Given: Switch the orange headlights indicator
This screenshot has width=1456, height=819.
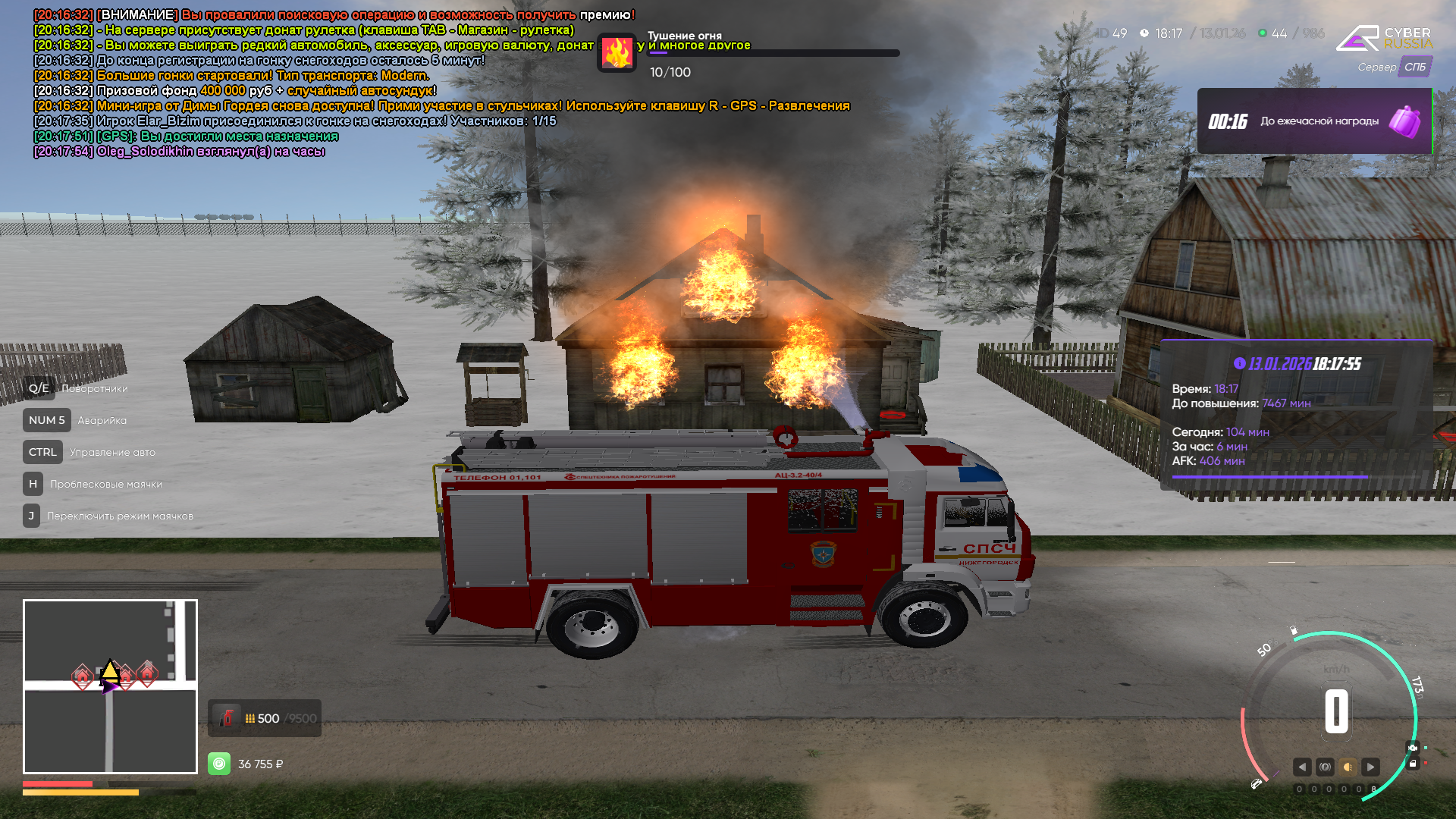Looking at the screenshot, I should (1348, 767).
